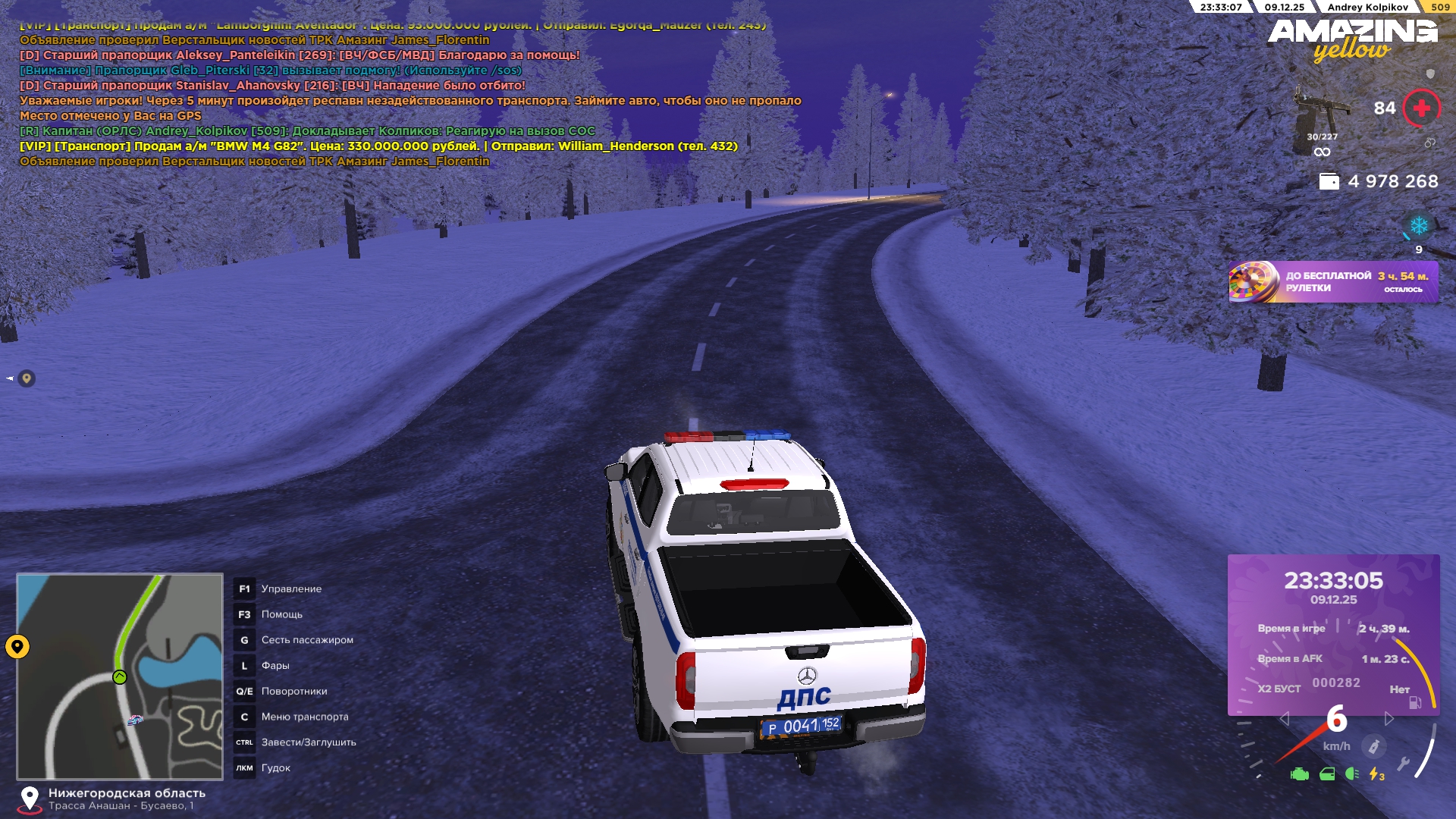Image resolution: width=1456 pixels, height=819 pixels.
Task: Select the free roulette countdown banner
Action: [1332, 282]
